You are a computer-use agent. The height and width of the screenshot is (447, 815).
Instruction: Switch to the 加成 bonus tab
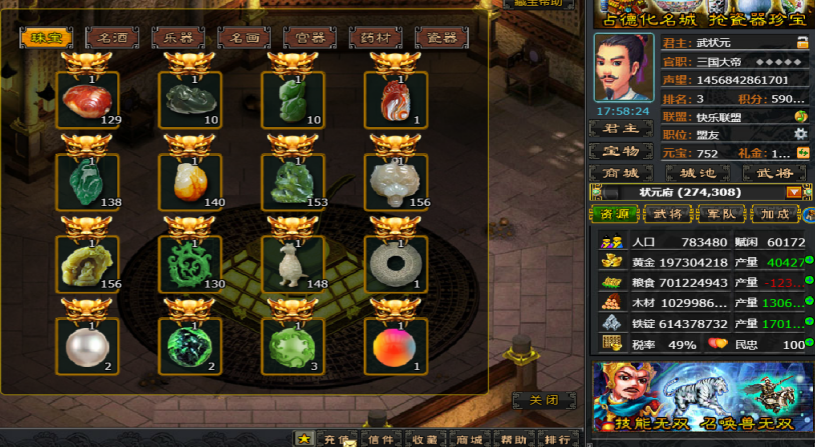[x=776, y=214]
